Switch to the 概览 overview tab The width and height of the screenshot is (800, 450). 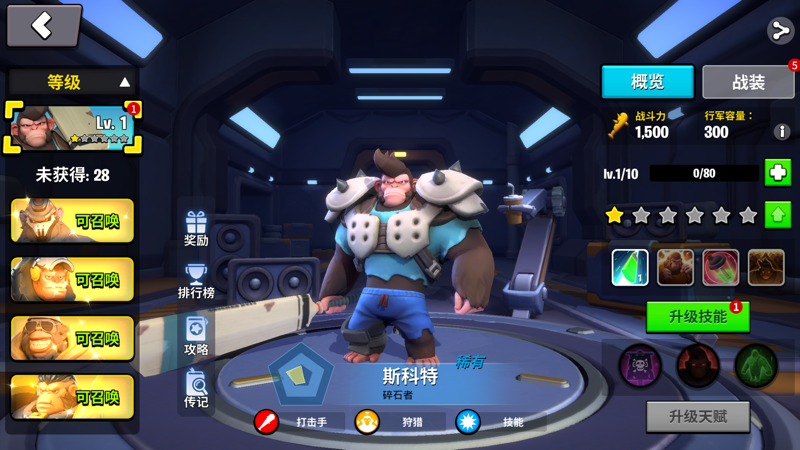click(x=647, y=82)
